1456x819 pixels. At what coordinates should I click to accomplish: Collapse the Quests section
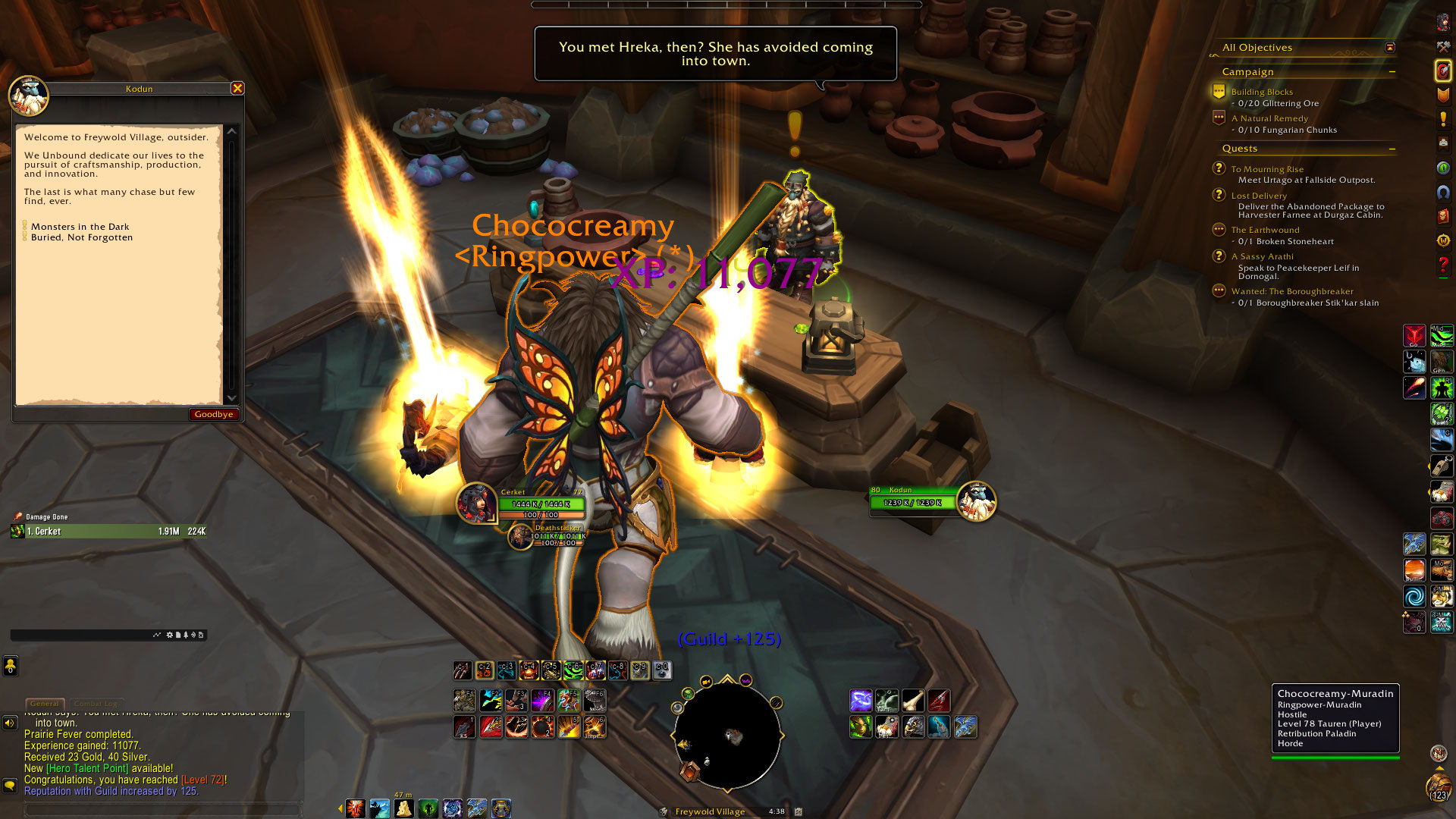(x=1392, y=149)
